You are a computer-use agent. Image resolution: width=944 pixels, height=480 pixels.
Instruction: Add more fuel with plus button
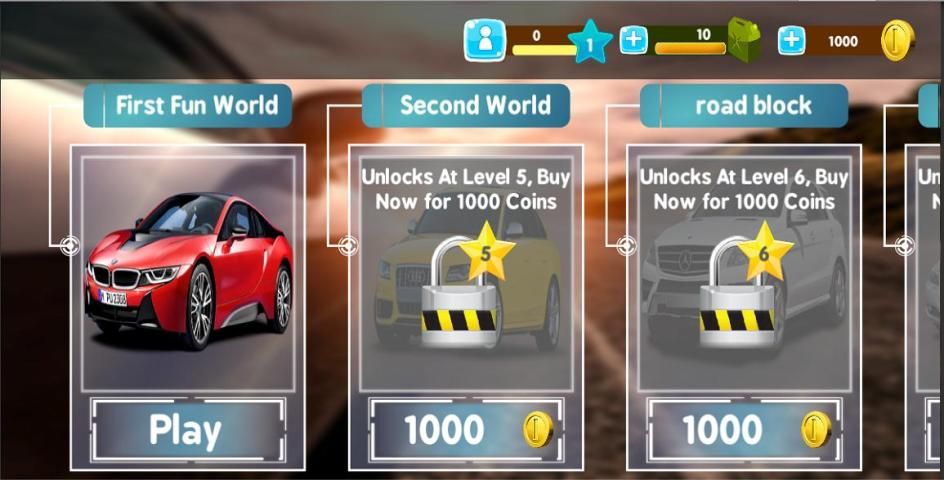[634, 40]
